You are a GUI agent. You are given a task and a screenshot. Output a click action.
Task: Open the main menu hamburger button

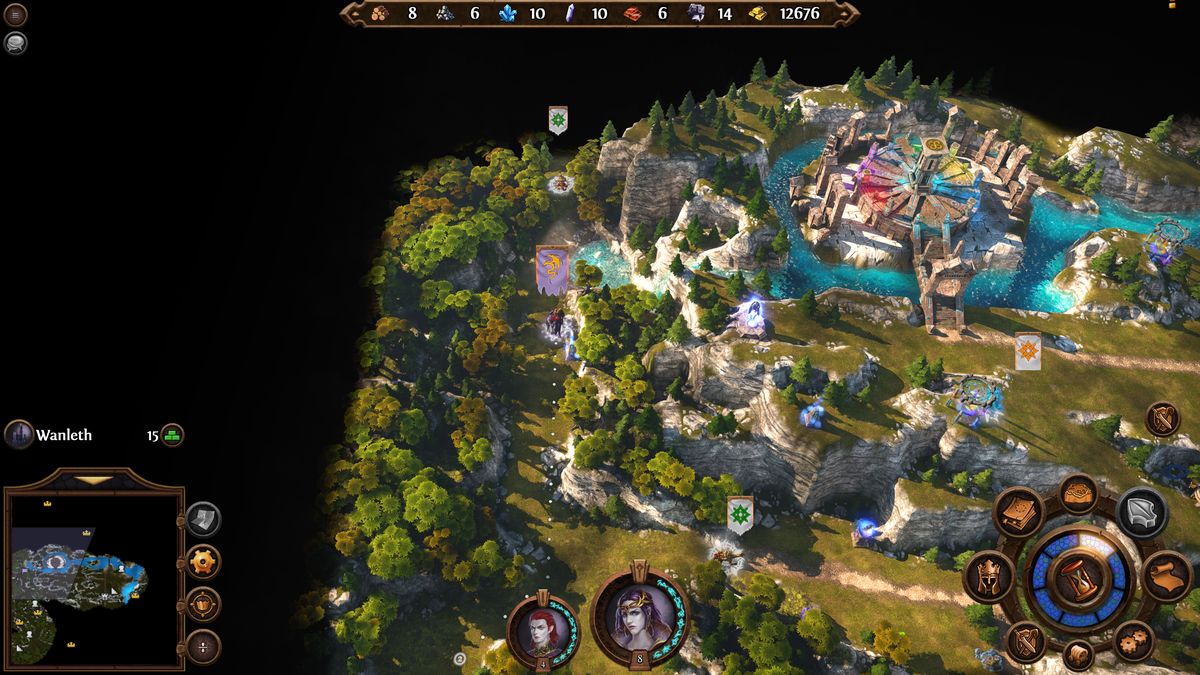click(x=16, y=14)
